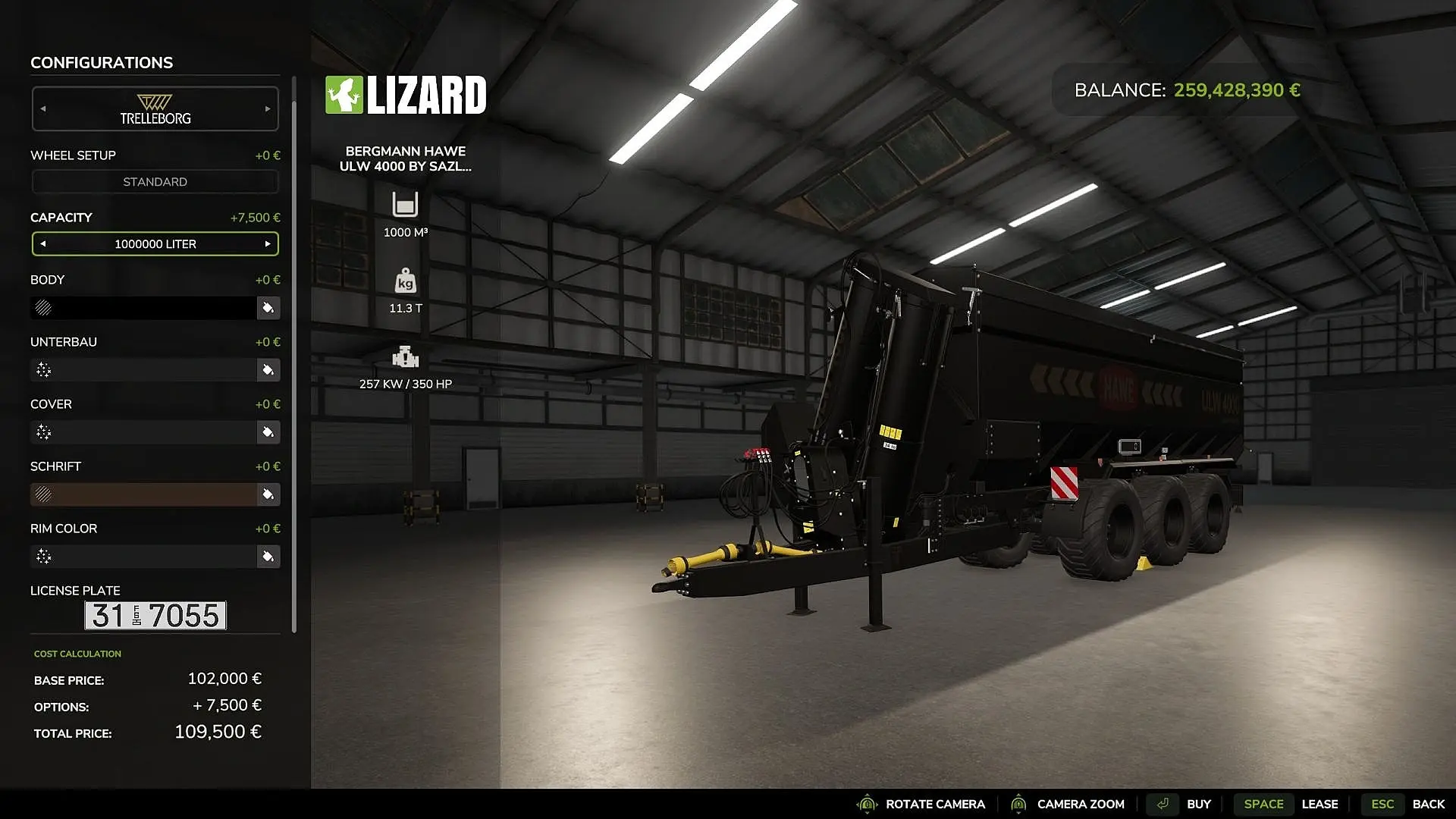Image resolution: width=1456 pixels, height=819 pixels.
Task: Open the Schrift color picker
Action: pos(268,494)
